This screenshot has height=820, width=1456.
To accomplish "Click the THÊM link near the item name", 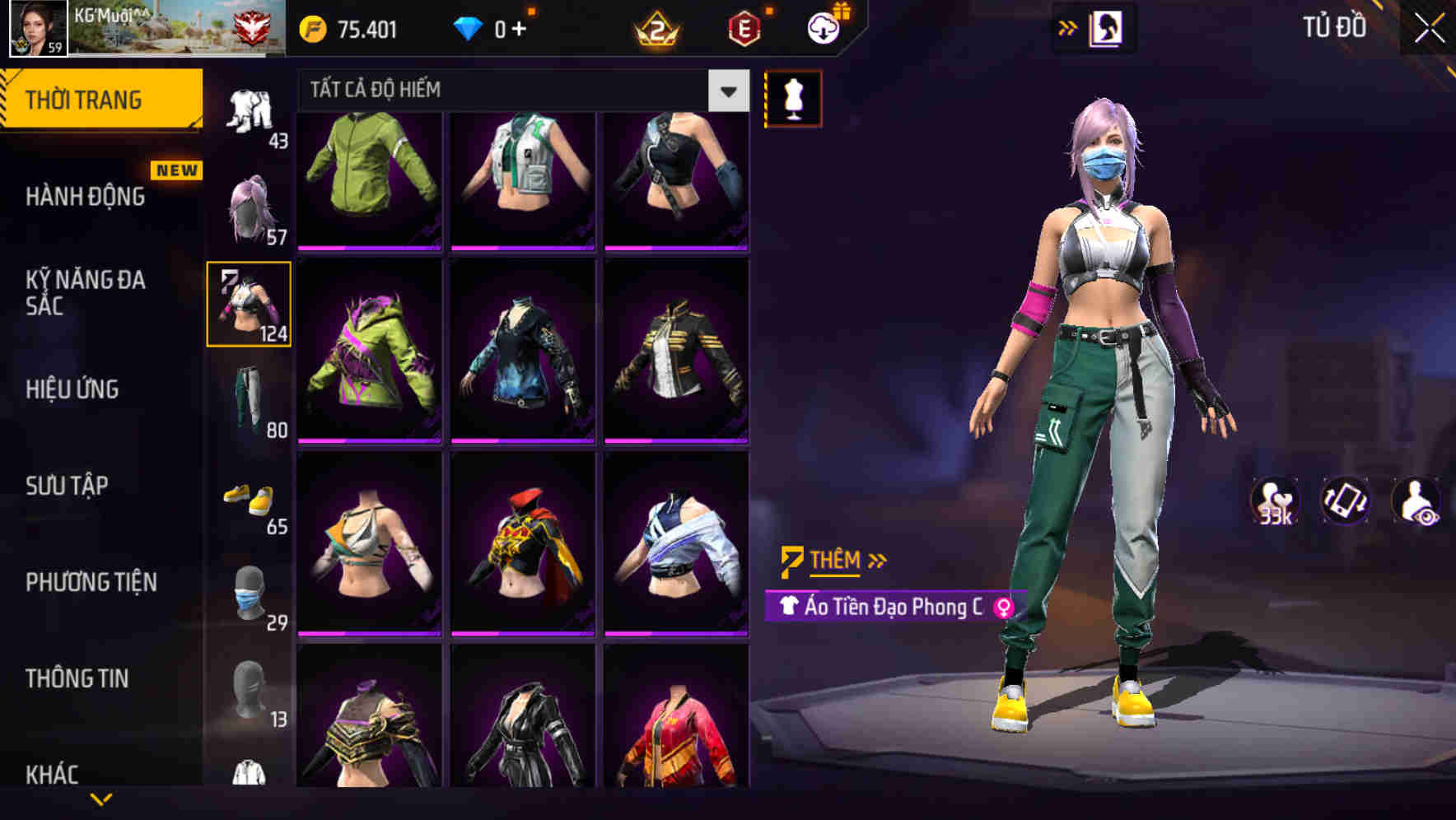I will coord(833,561).
